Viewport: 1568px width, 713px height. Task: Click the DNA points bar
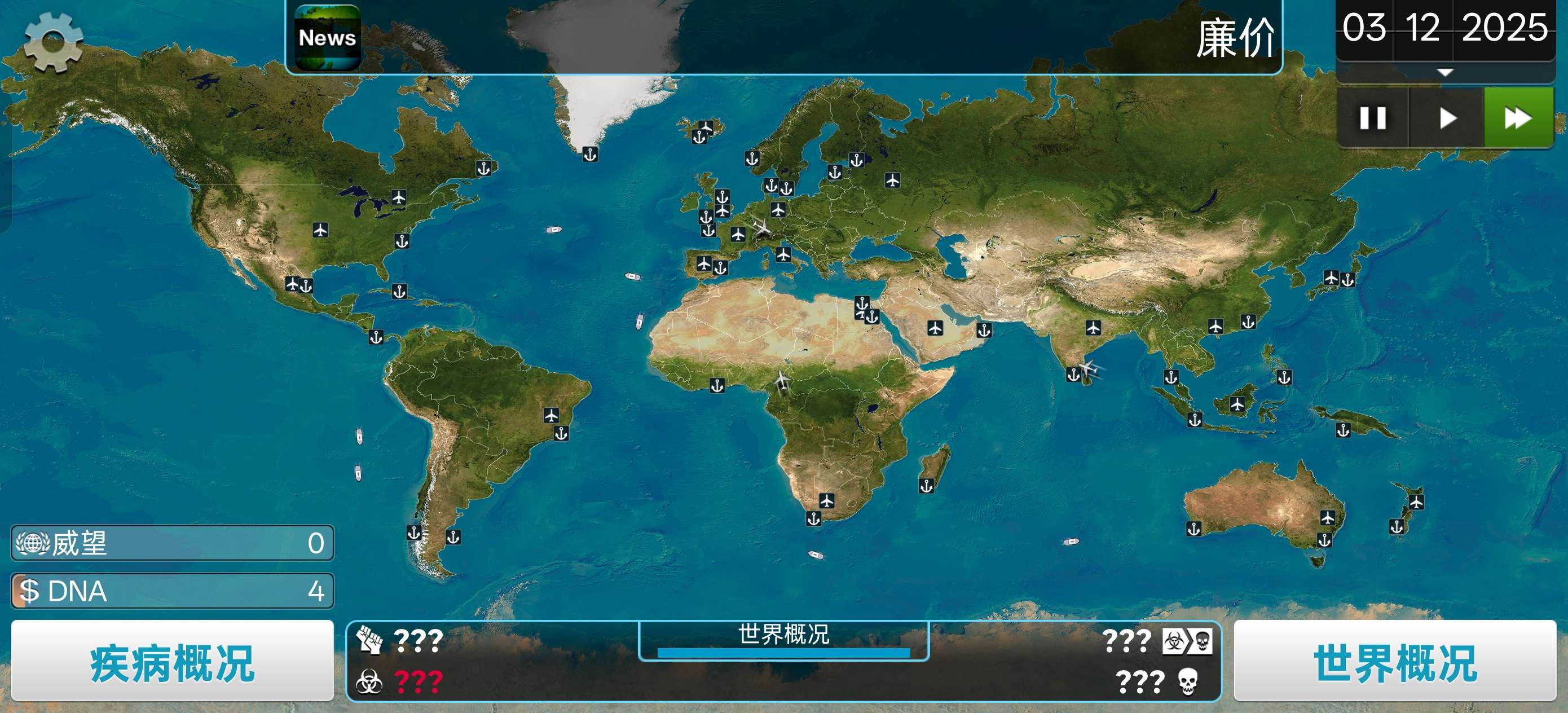tap(172, 591)
